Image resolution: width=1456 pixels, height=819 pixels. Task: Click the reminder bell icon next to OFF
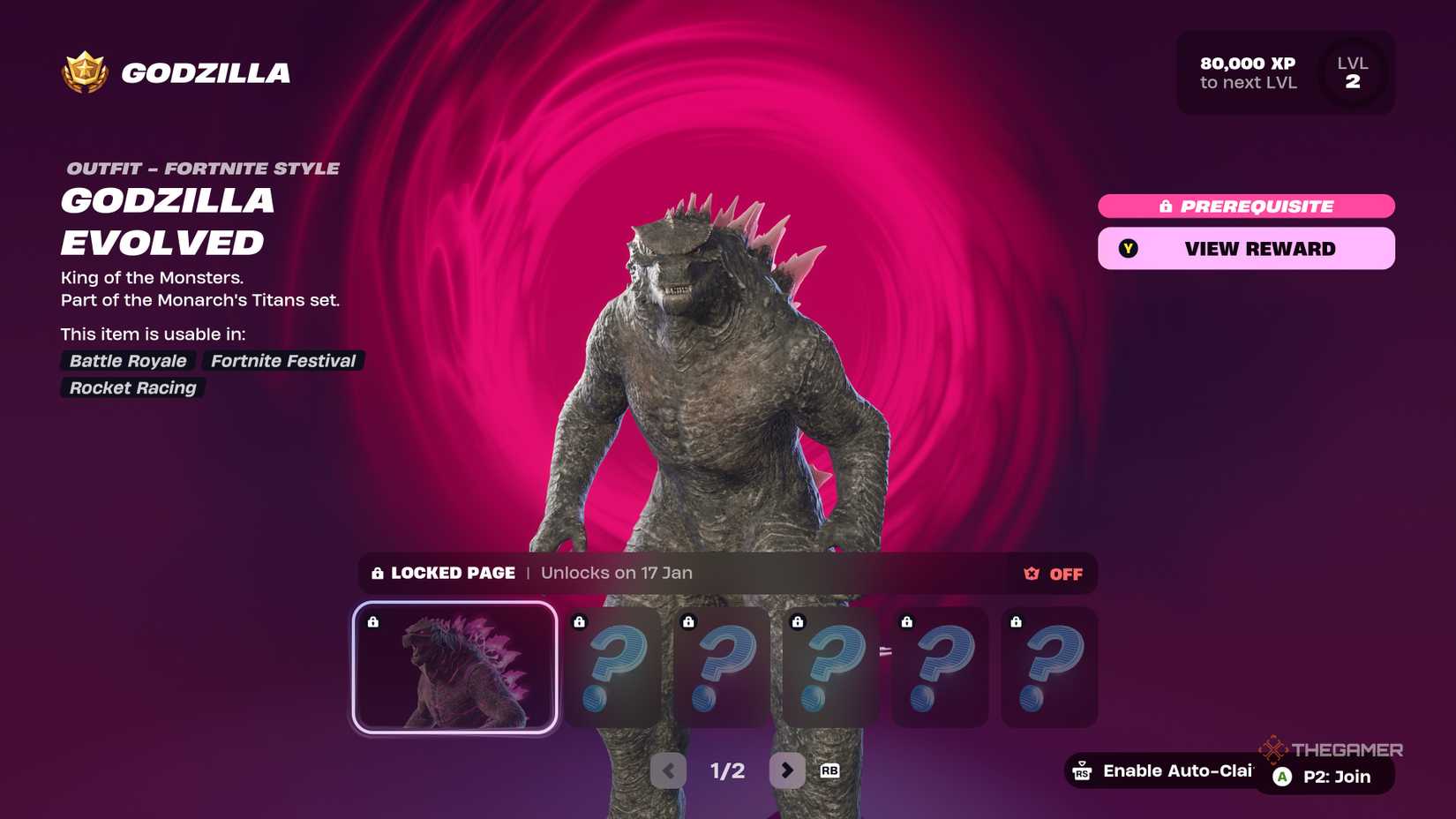tap(1029, 574)
